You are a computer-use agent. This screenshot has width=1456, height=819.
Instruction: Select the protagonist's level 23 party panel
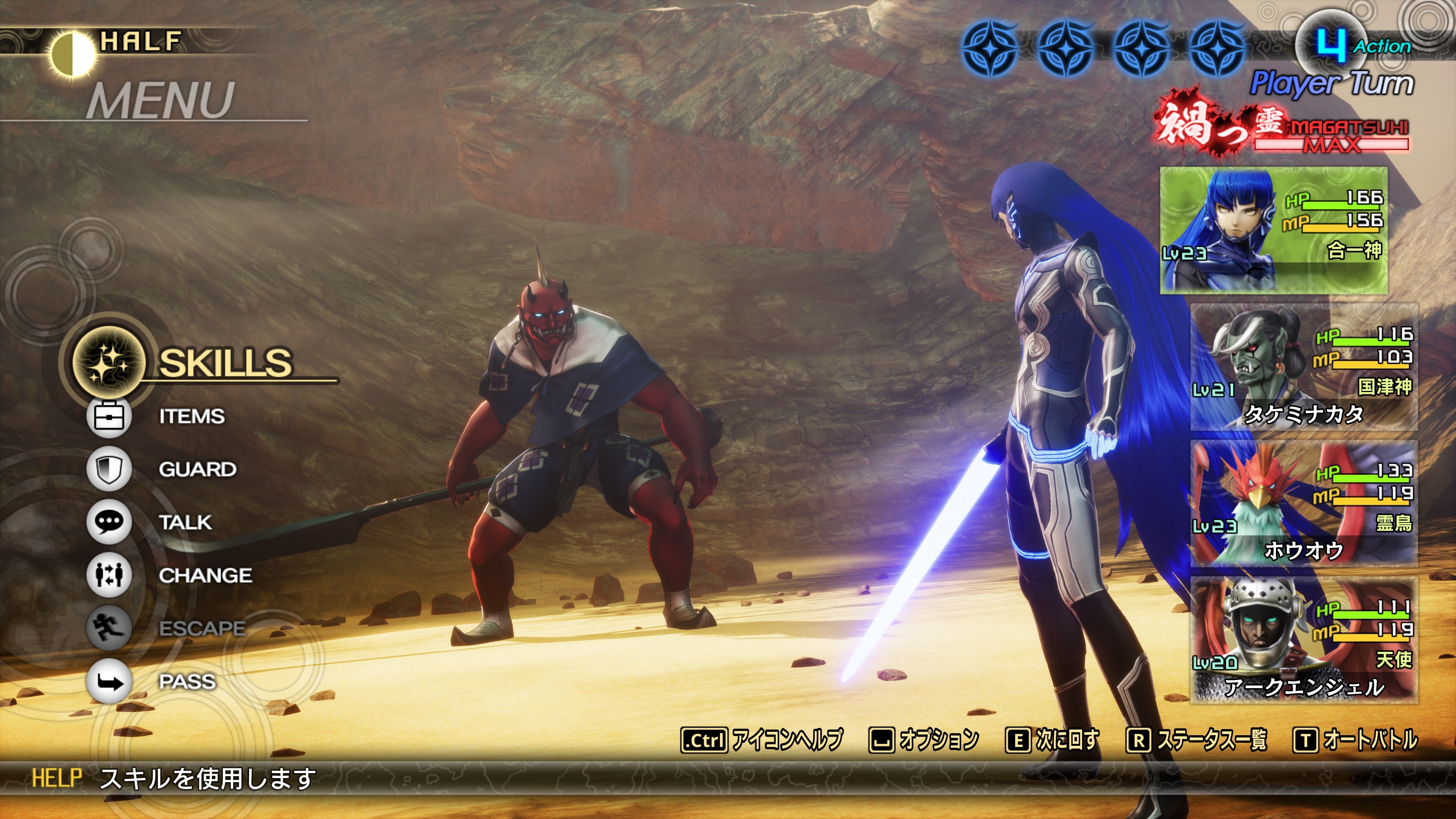click(1274, 231)
